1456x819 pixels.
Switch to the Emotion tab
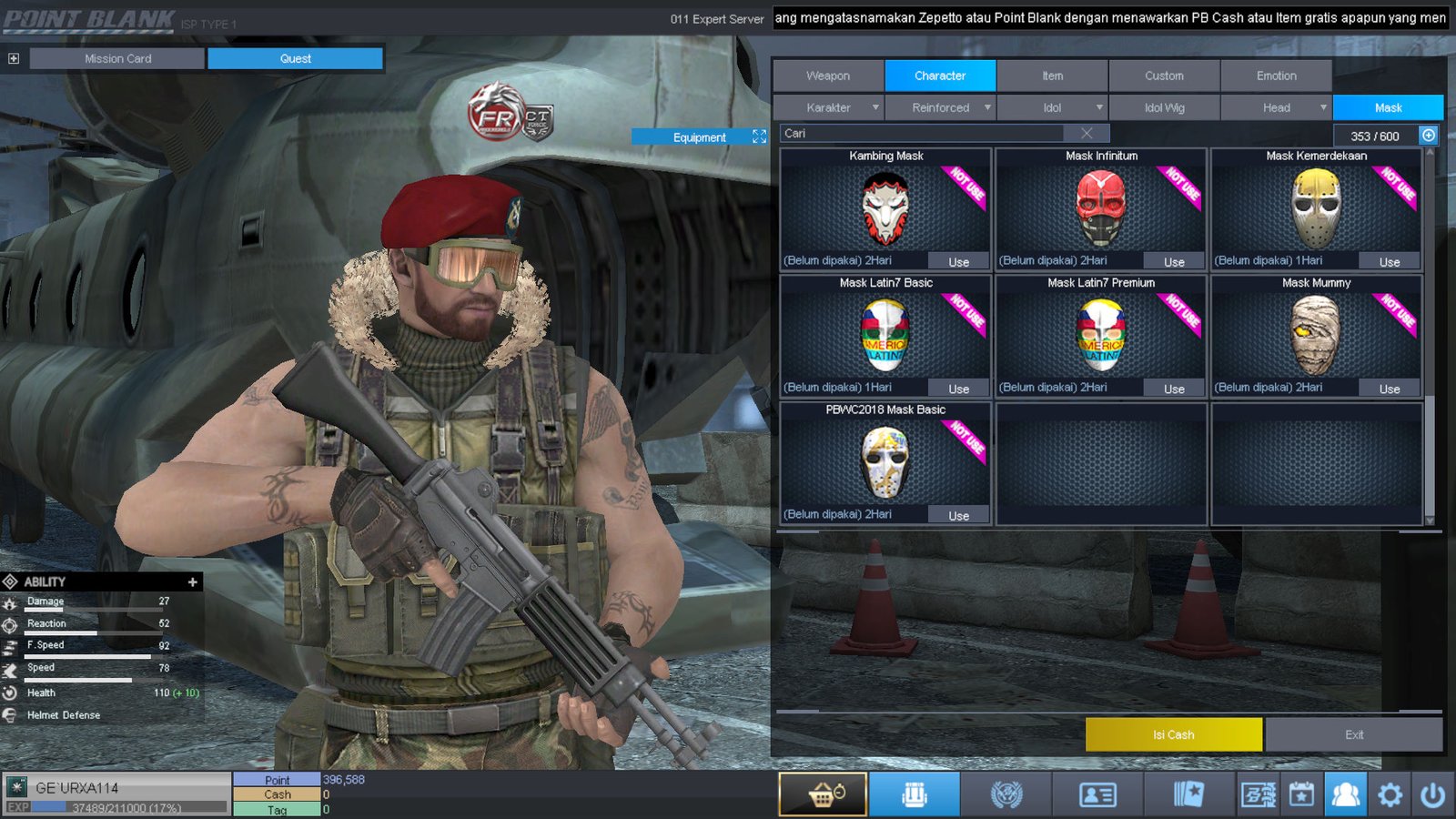(x=1276, y=76)
